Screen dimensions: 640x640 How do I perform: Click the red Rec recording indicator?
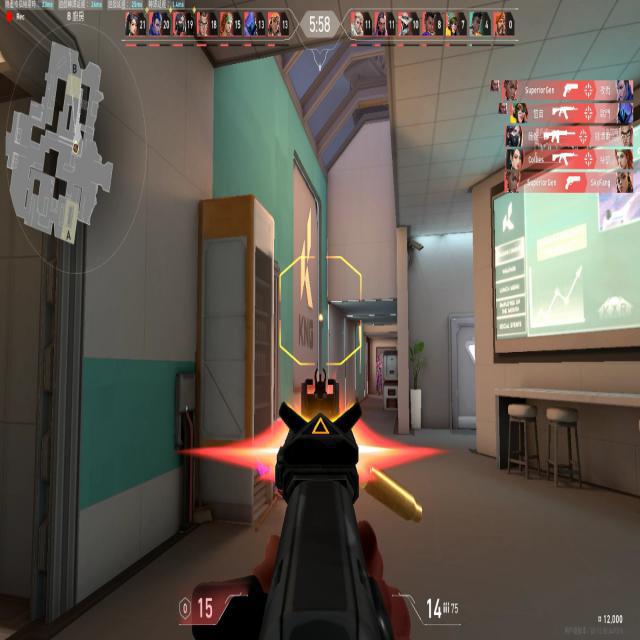[x=9, y=17]
